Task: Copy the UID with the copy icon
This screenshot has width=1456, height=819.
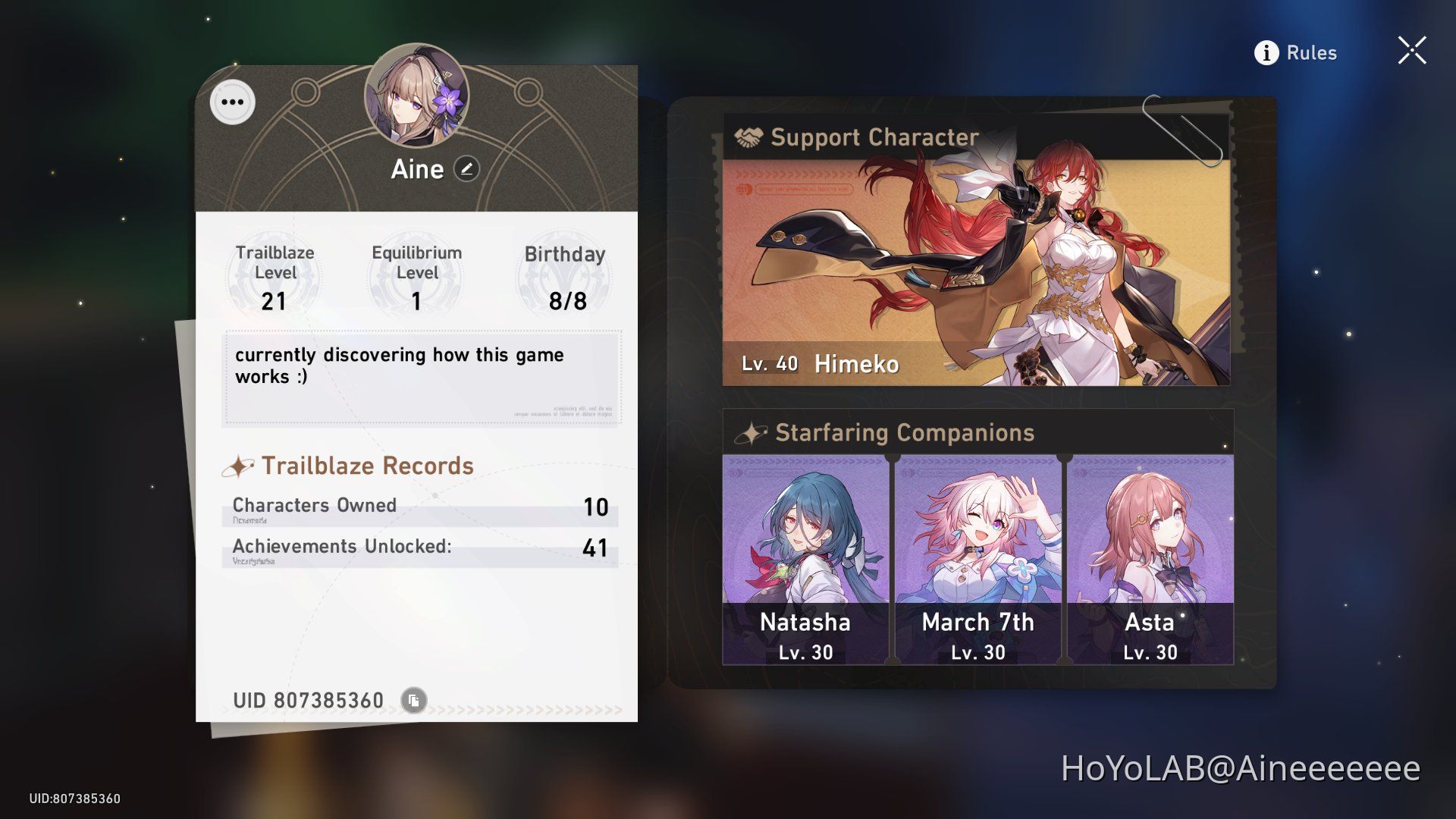Action: [x=413, y=699]
